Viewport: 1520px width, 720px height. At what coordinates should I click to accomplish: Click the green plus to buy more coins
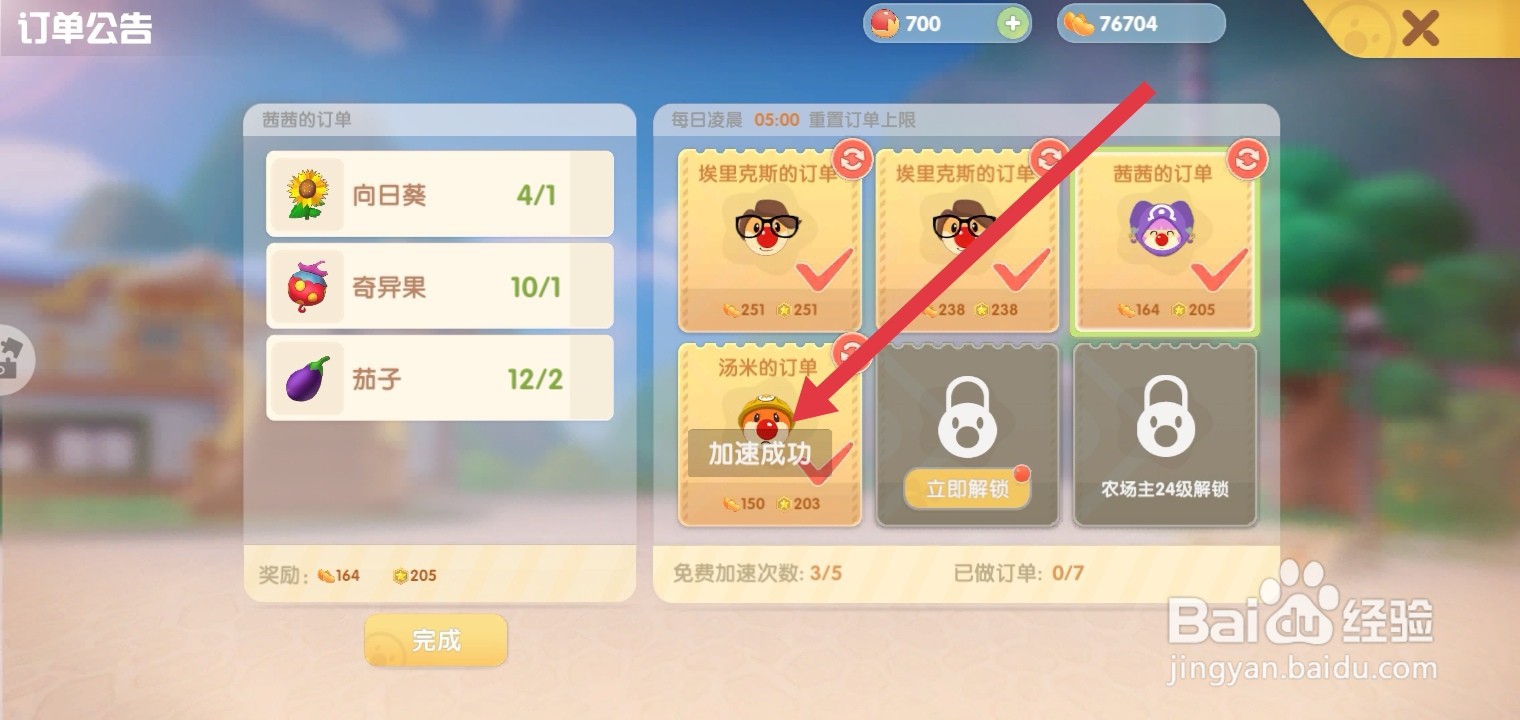(1013, 22)
